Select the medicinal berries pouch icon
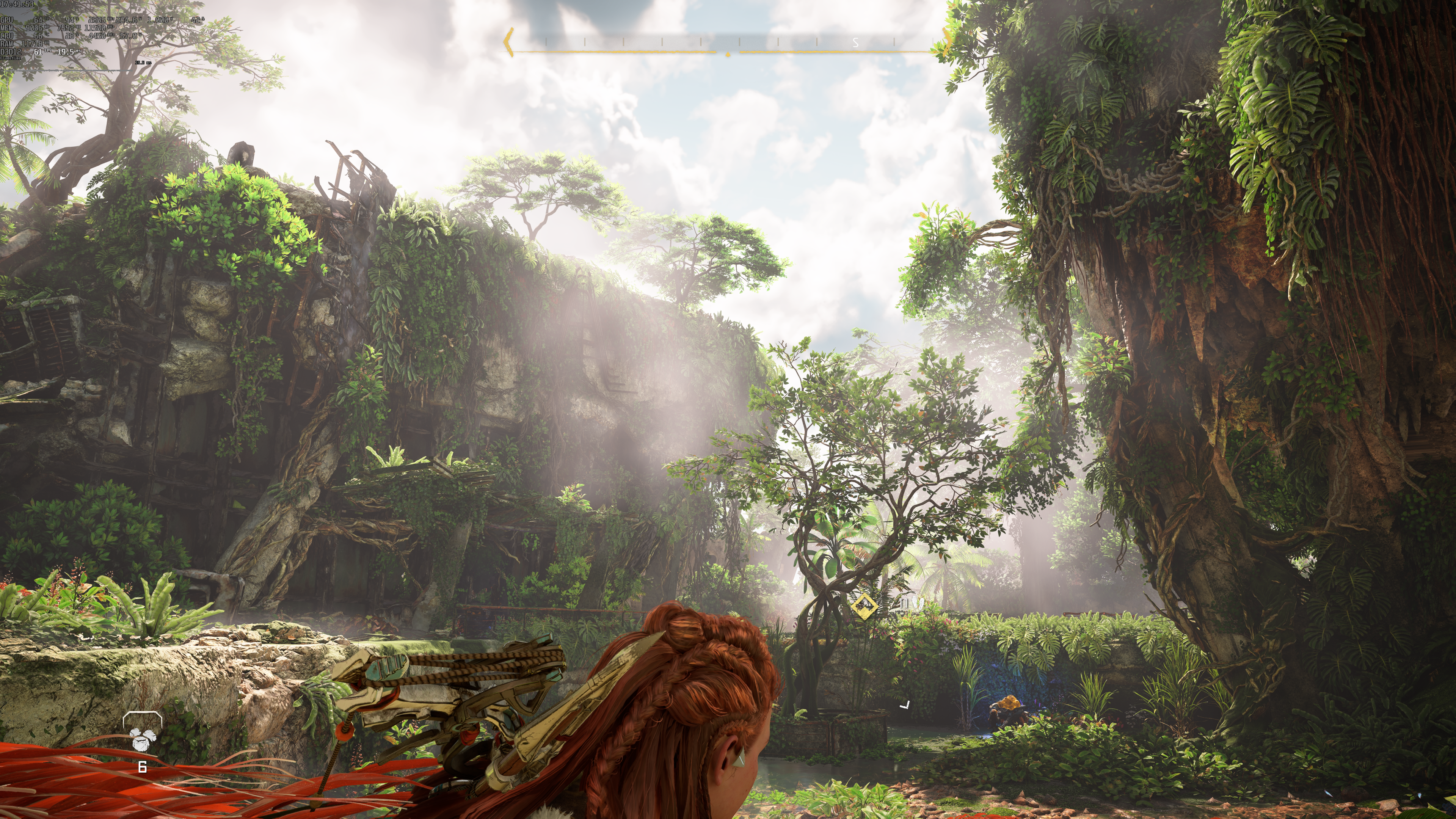 [x=141, y=737]
